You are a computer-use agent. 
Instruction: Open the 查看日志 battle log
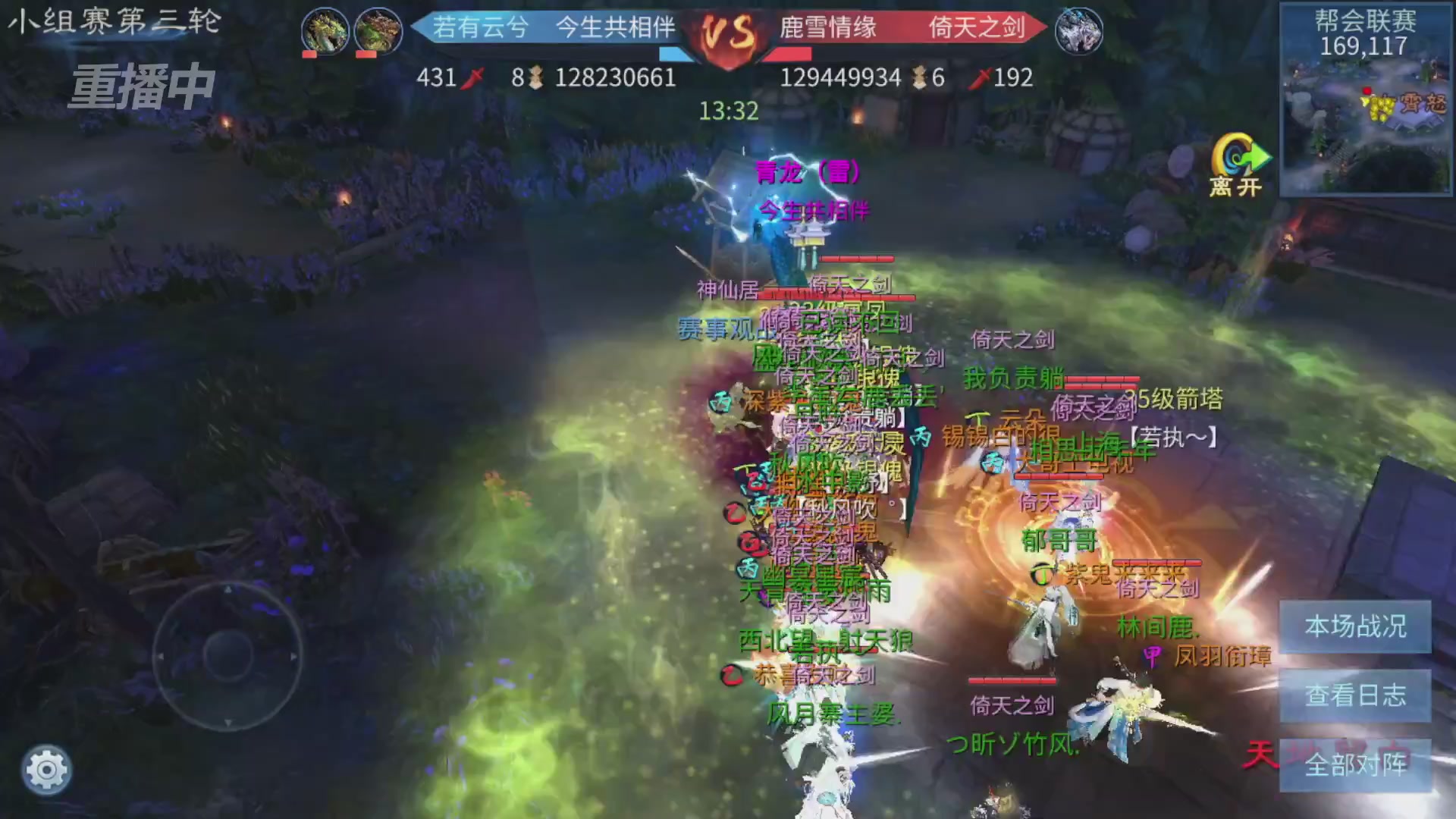pos(1354,695)
